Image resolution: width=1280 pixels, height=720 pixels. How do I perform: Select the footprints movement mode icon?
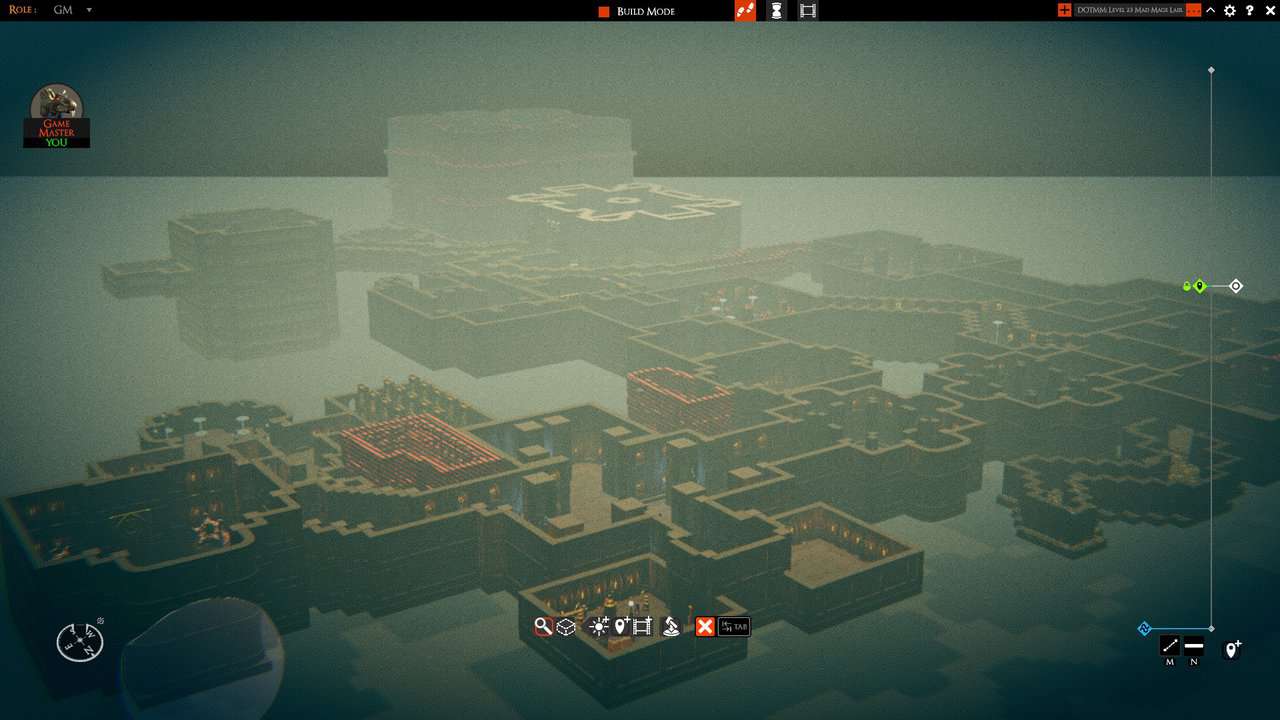[x=745, y=11]
